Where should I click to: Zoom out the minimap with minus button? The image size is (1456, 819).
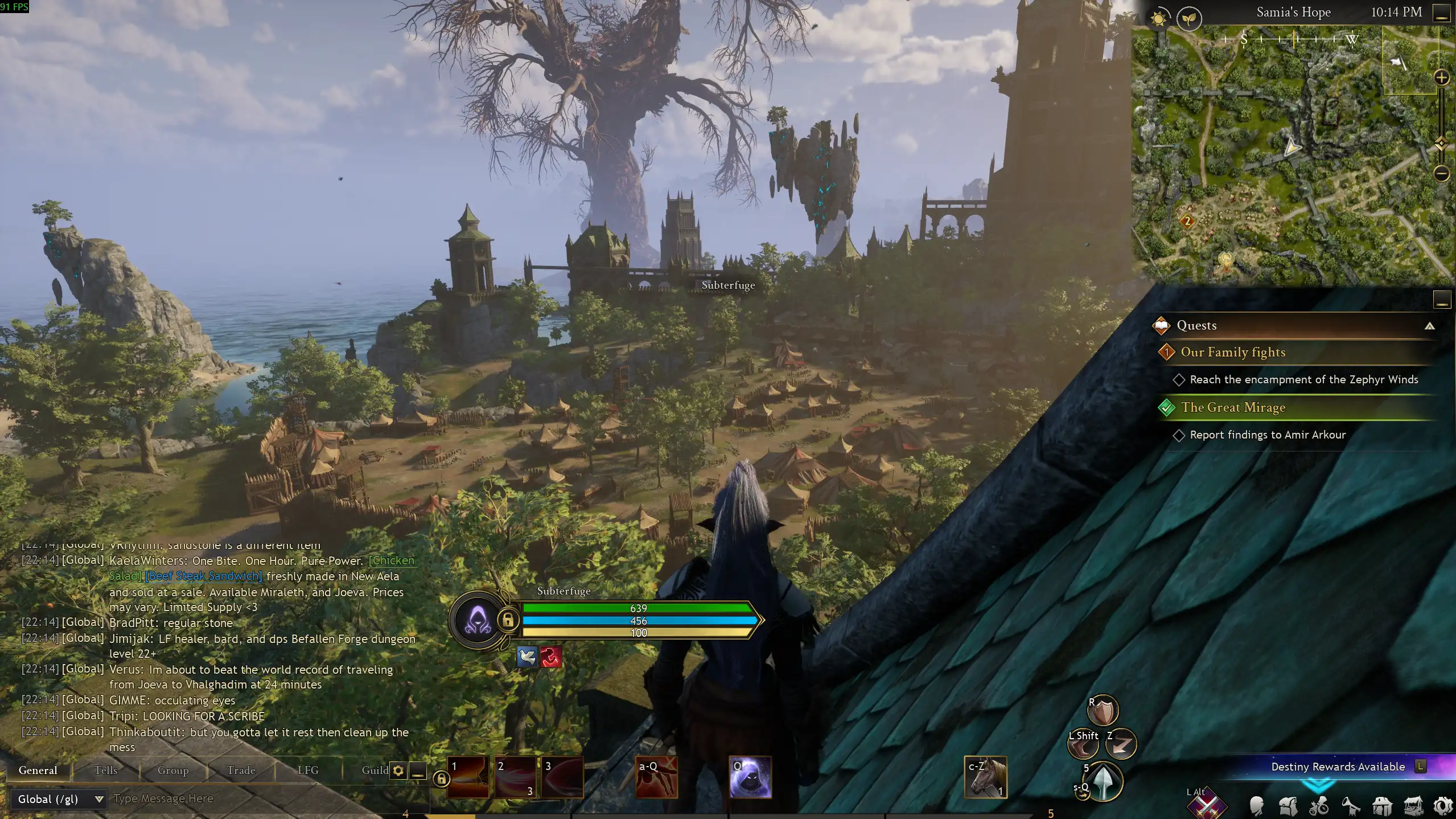click(1441, 173)
